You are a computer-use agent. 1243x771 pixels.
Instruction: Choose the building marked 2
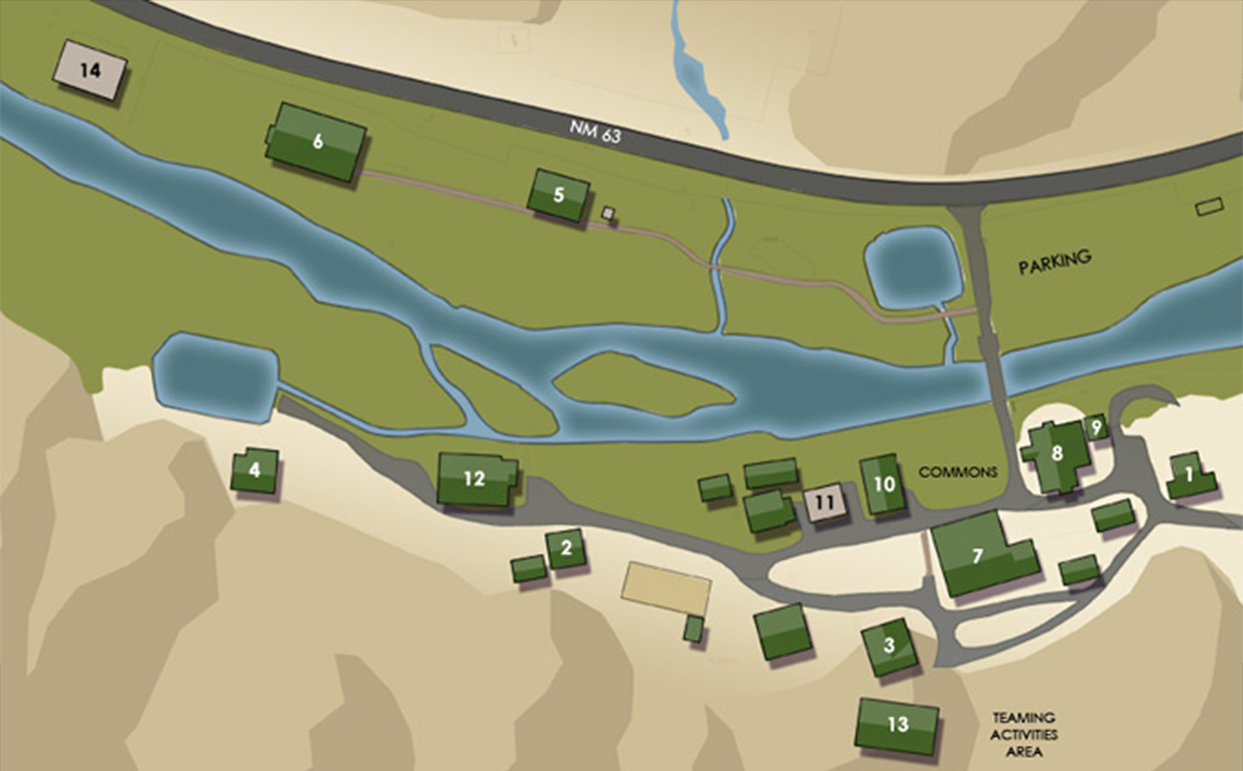566,548
